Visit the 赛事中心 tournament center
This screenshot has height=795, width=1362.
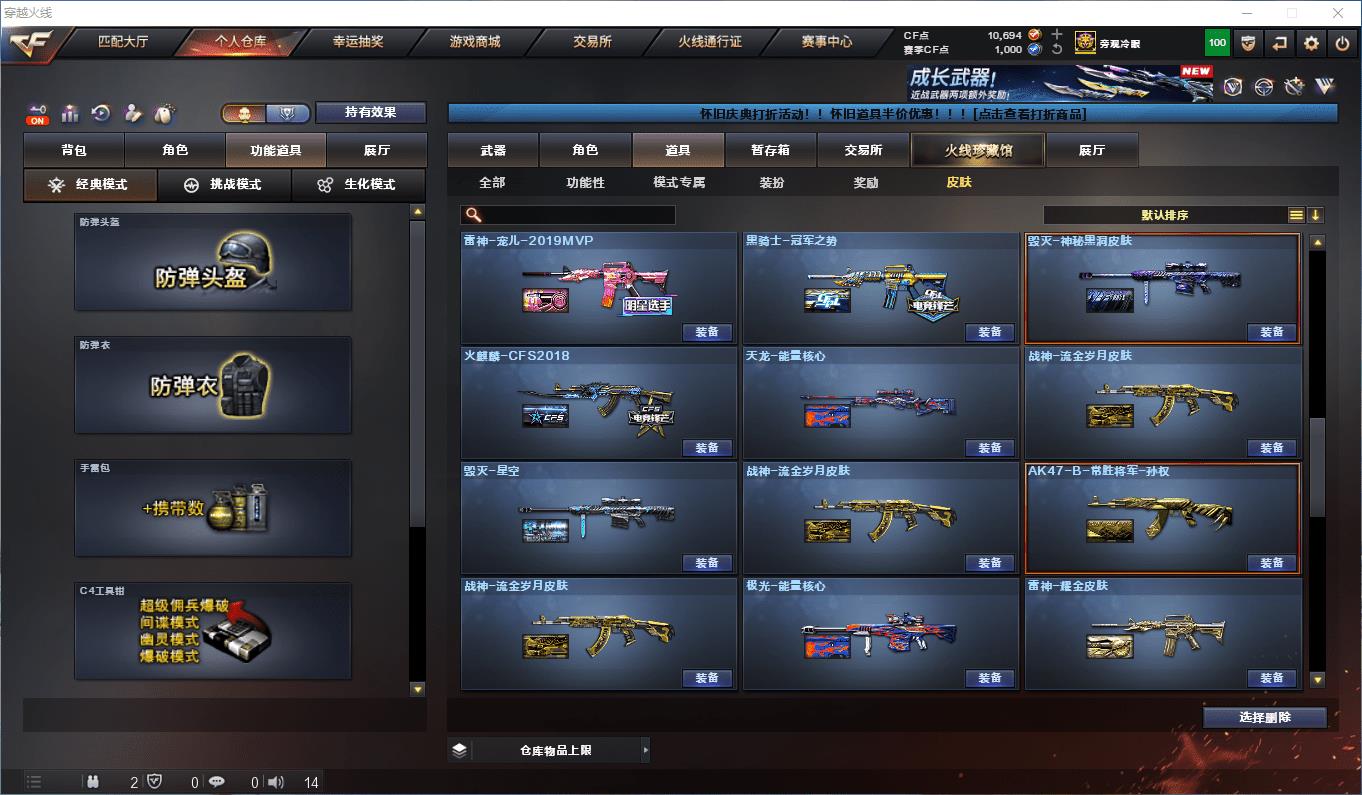click(x=827, y=42)
